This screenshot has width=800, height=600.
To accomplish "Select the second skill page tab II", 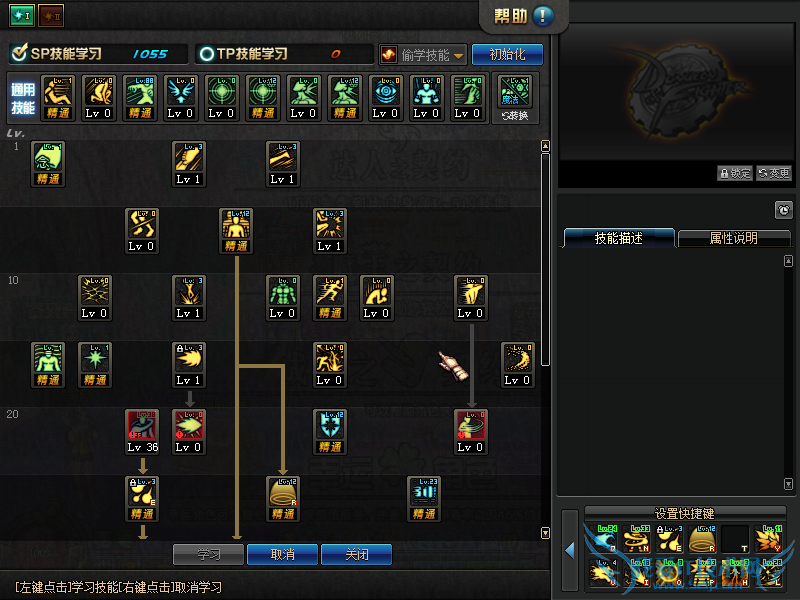I will pos(51,17).
